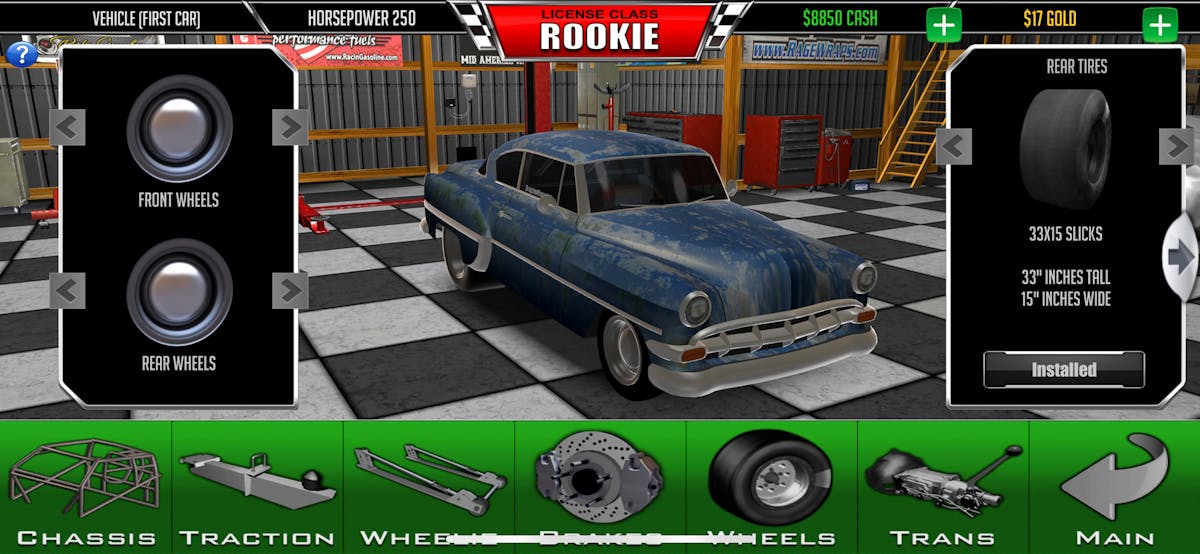
Task: Buy more gold with the plus button
Action: click(x=1160, y=25)
